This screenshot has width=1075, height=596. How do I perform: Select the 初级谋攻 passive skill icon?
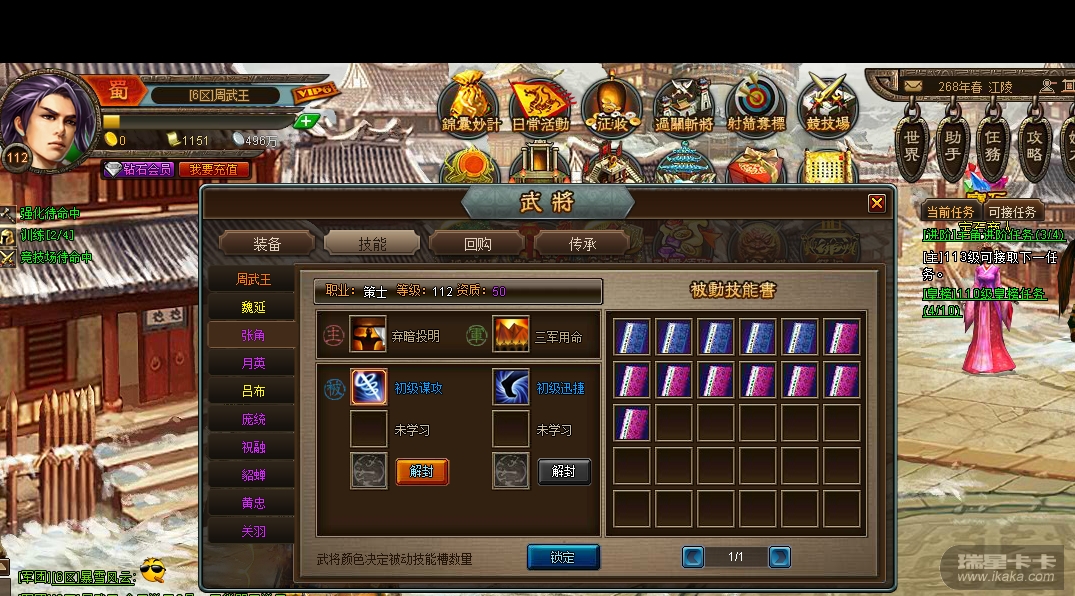[x=368, y=387]
